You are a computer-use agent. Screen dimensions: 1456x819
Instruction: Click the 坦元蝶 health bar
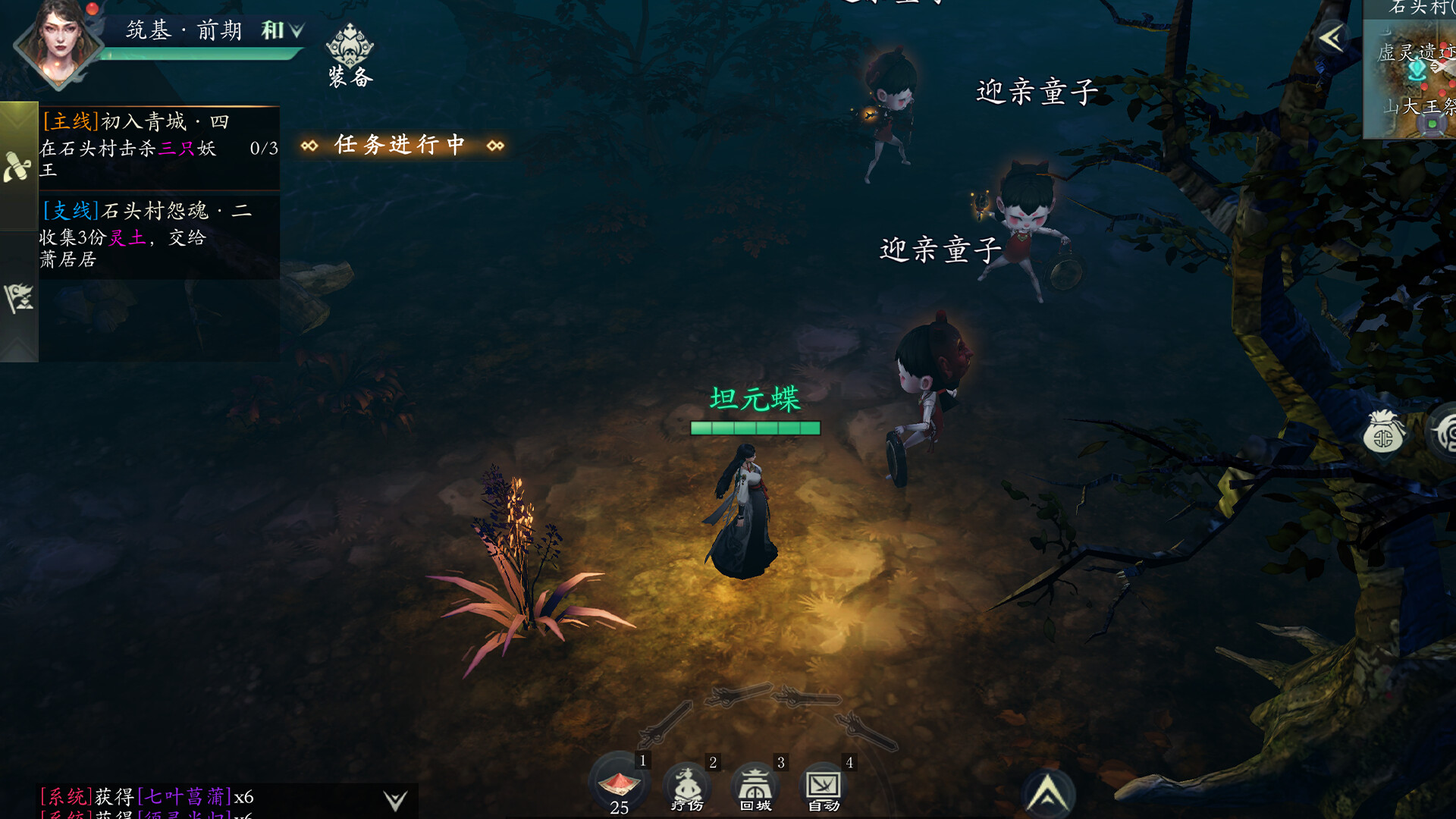click(755, 428)
